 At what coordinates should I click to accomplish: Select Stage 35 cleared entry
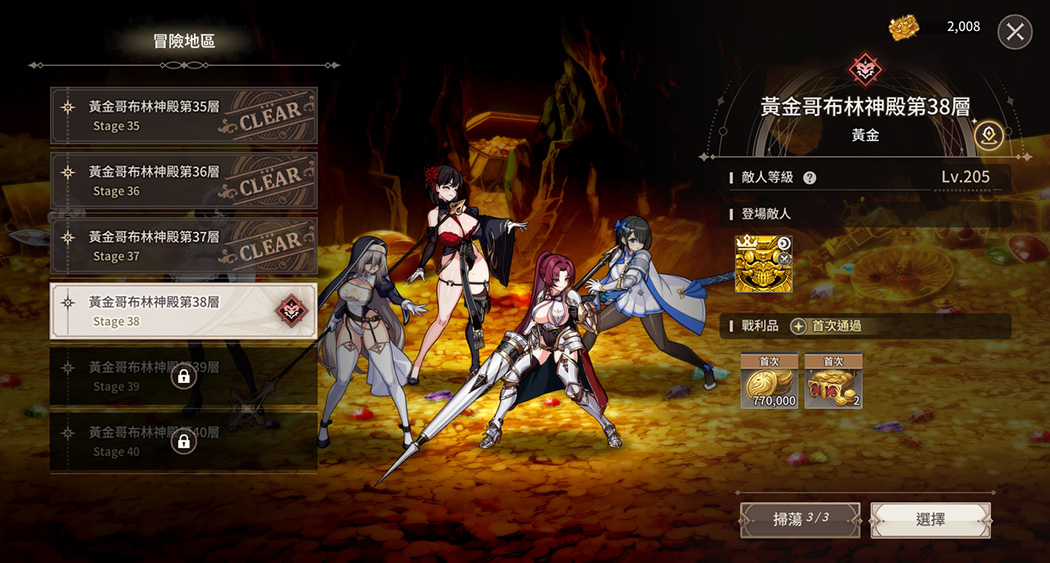point(184,115)
